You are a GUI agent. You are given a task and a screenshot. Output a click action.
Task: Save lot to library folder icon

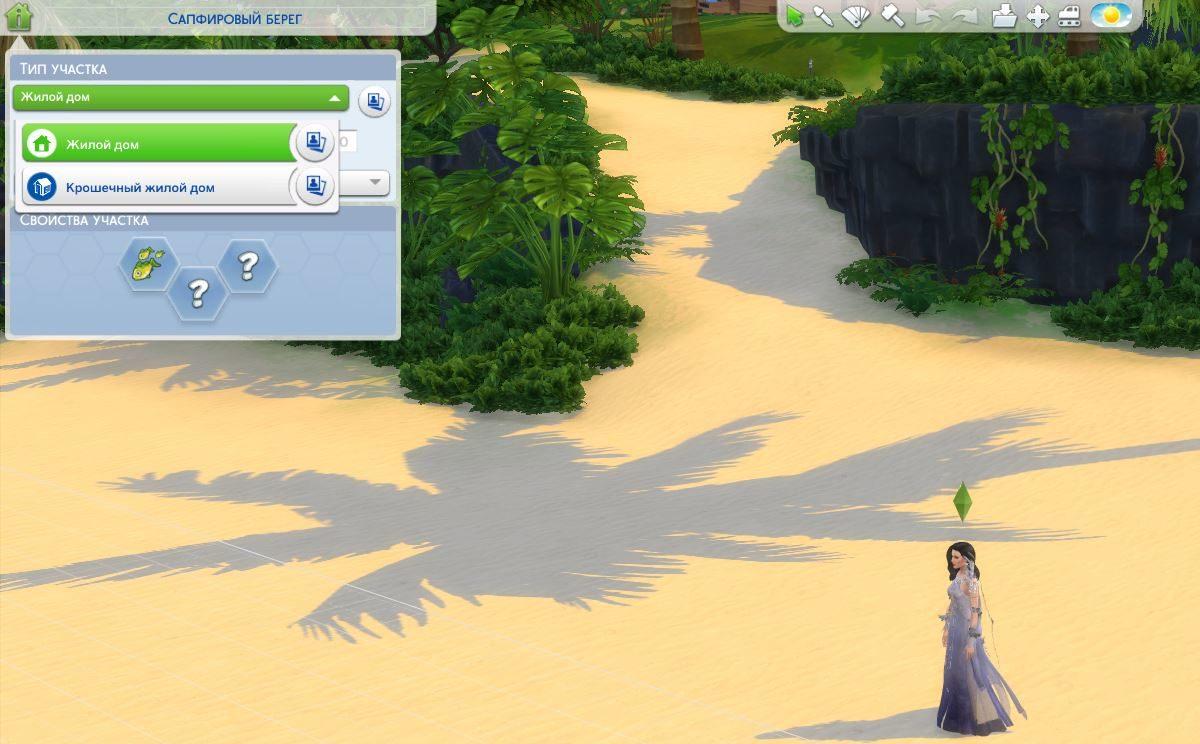pos(1005,16)
